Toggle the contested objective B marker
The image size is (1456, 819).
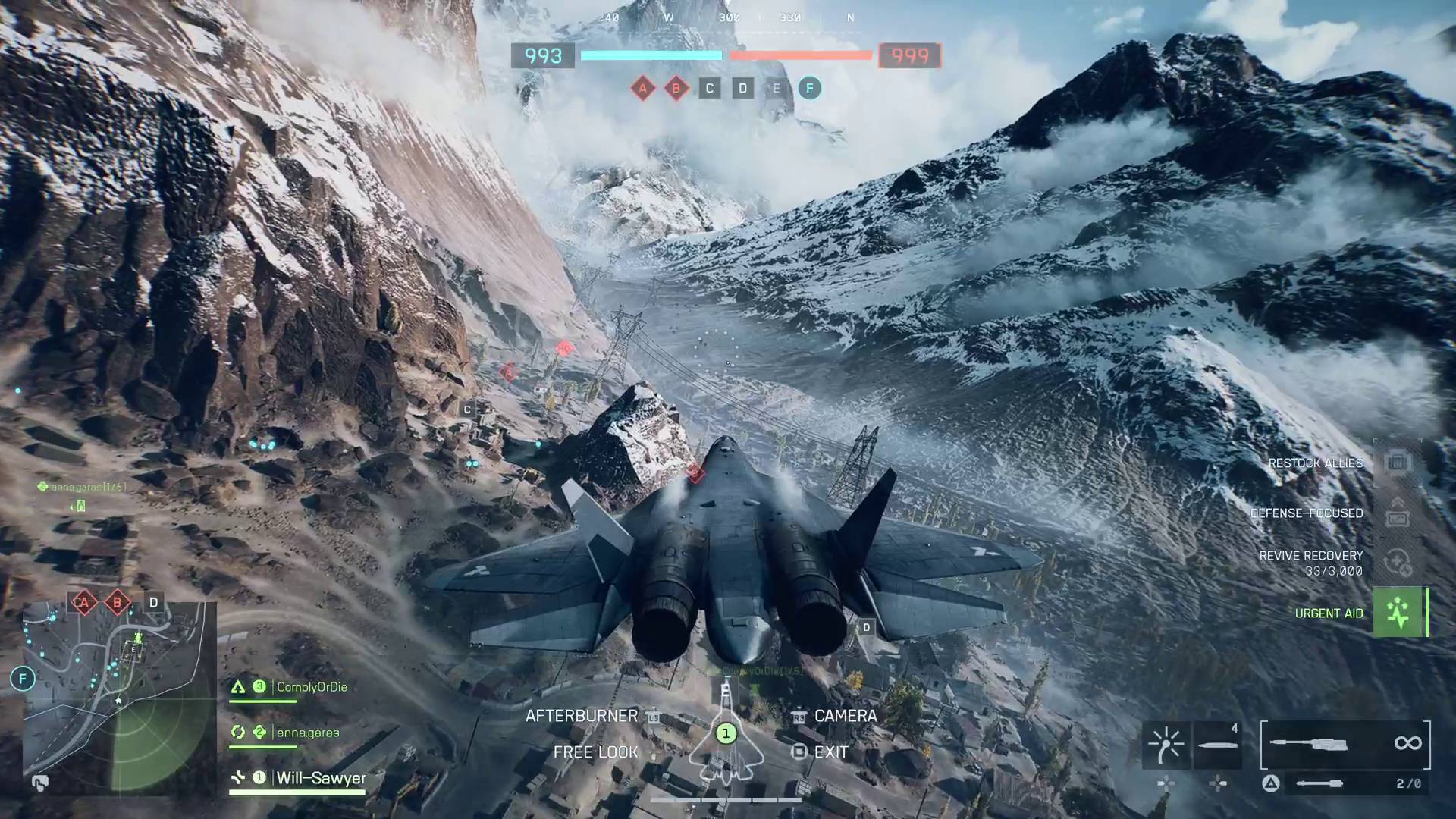[x=676, y=88]
